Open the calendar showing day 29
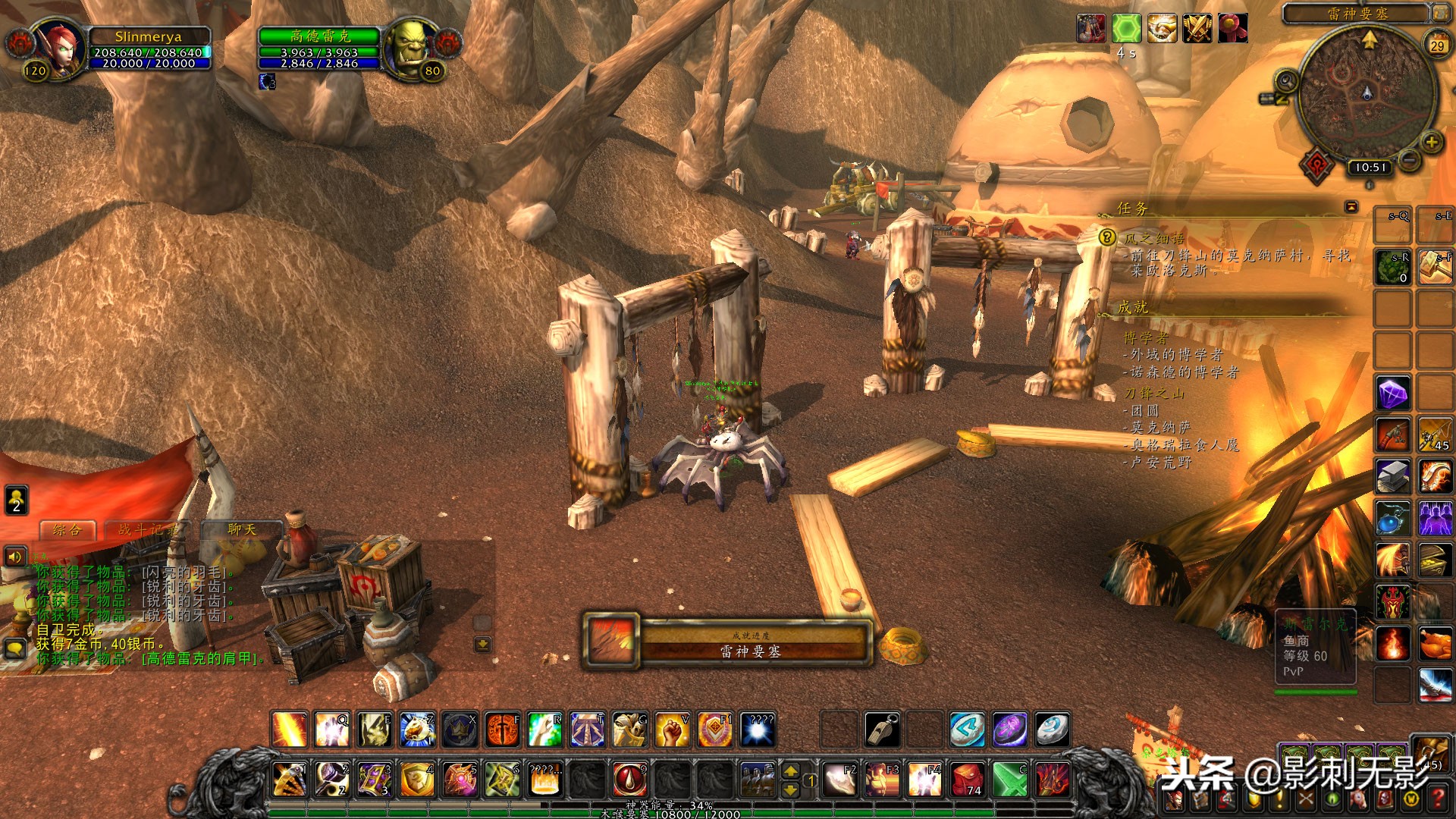 [x=1437, y=45]
